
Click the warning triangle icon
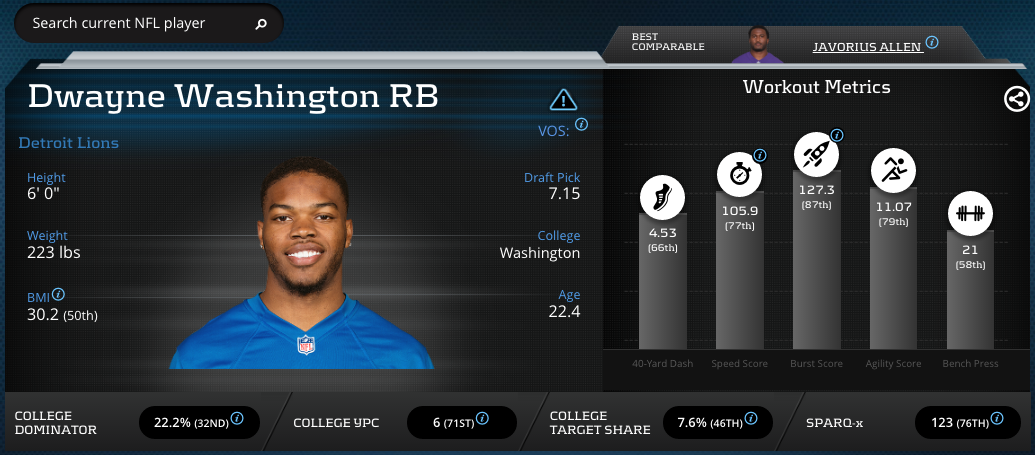click(x=564, y=99)
